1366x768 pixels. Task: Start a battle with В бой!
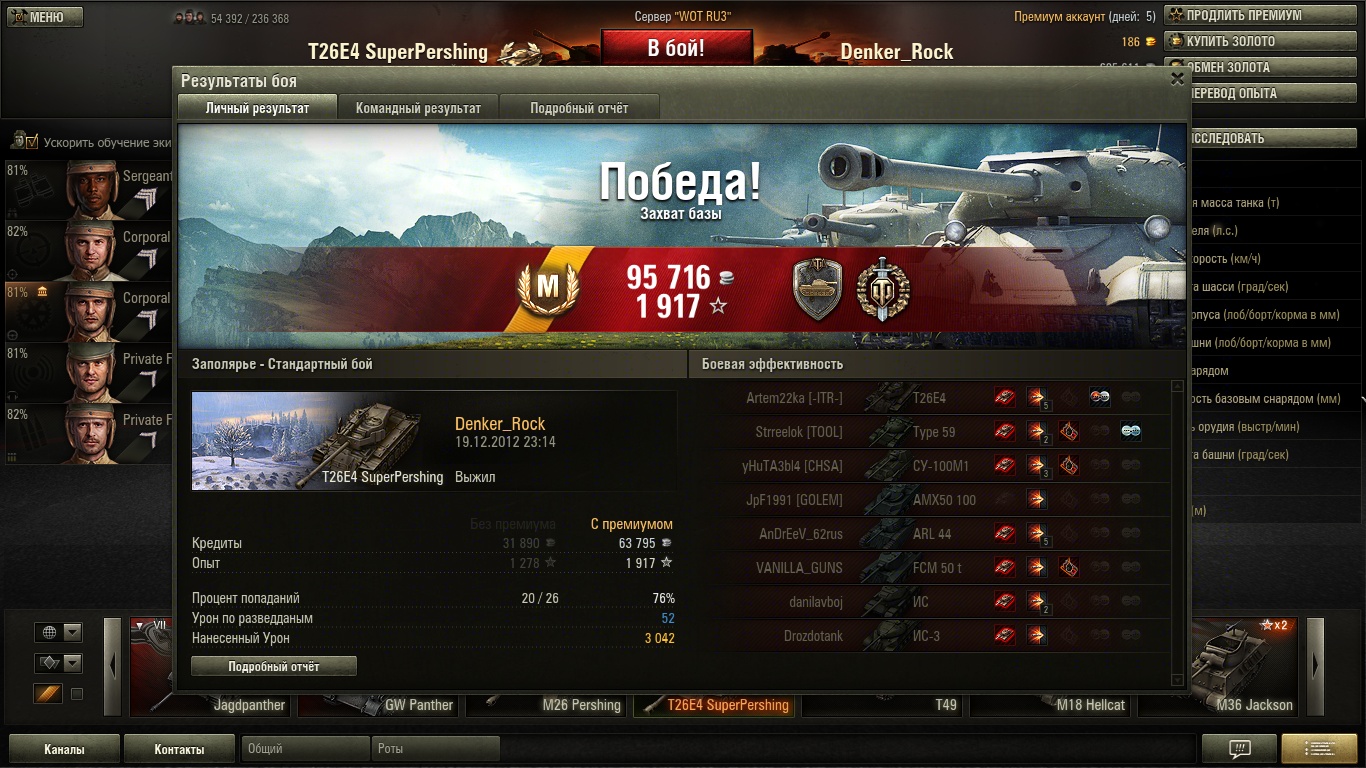(x=676, y=48)
